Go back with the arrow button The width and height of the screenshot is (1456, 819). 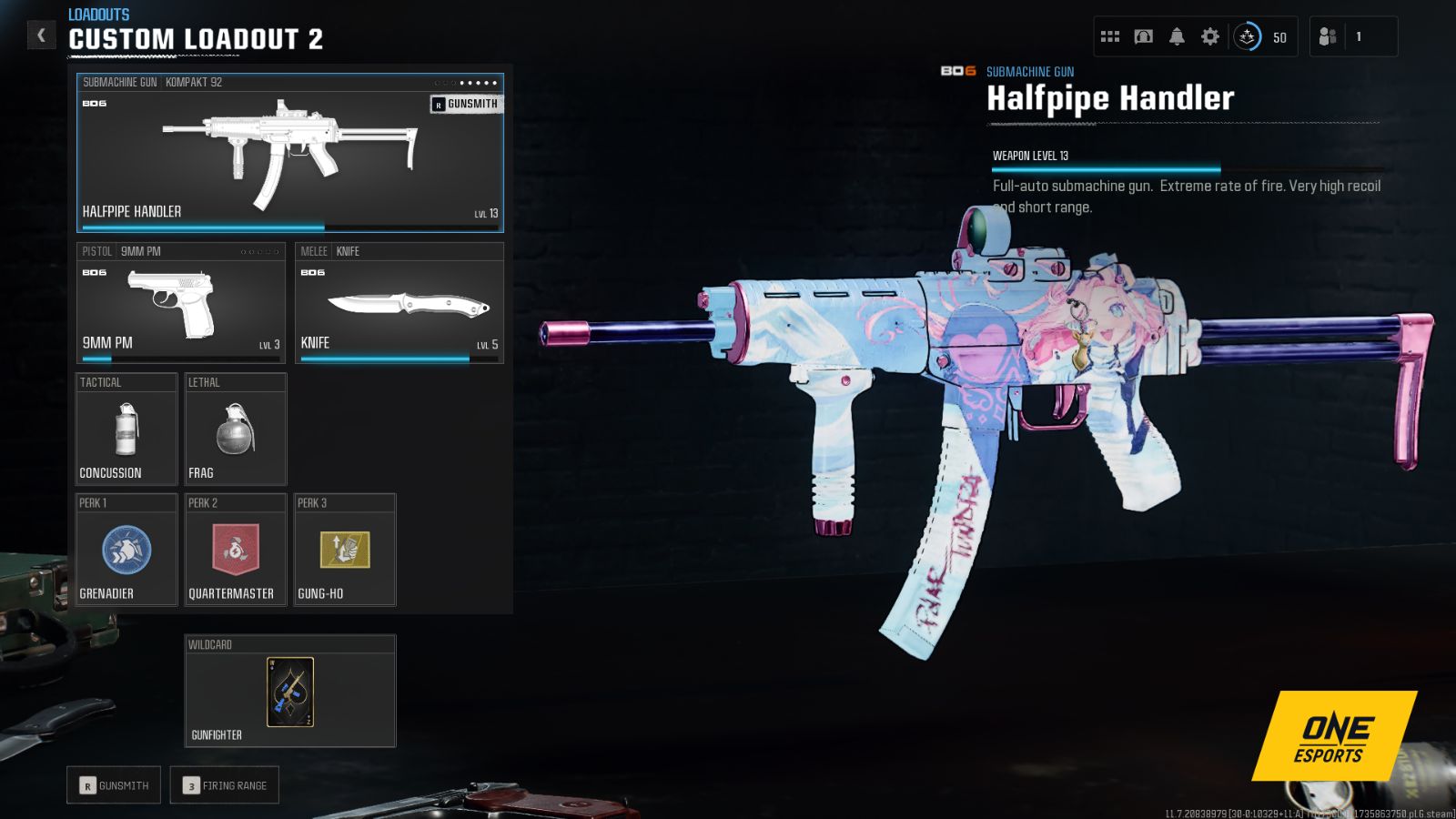[x=41, y=34]
